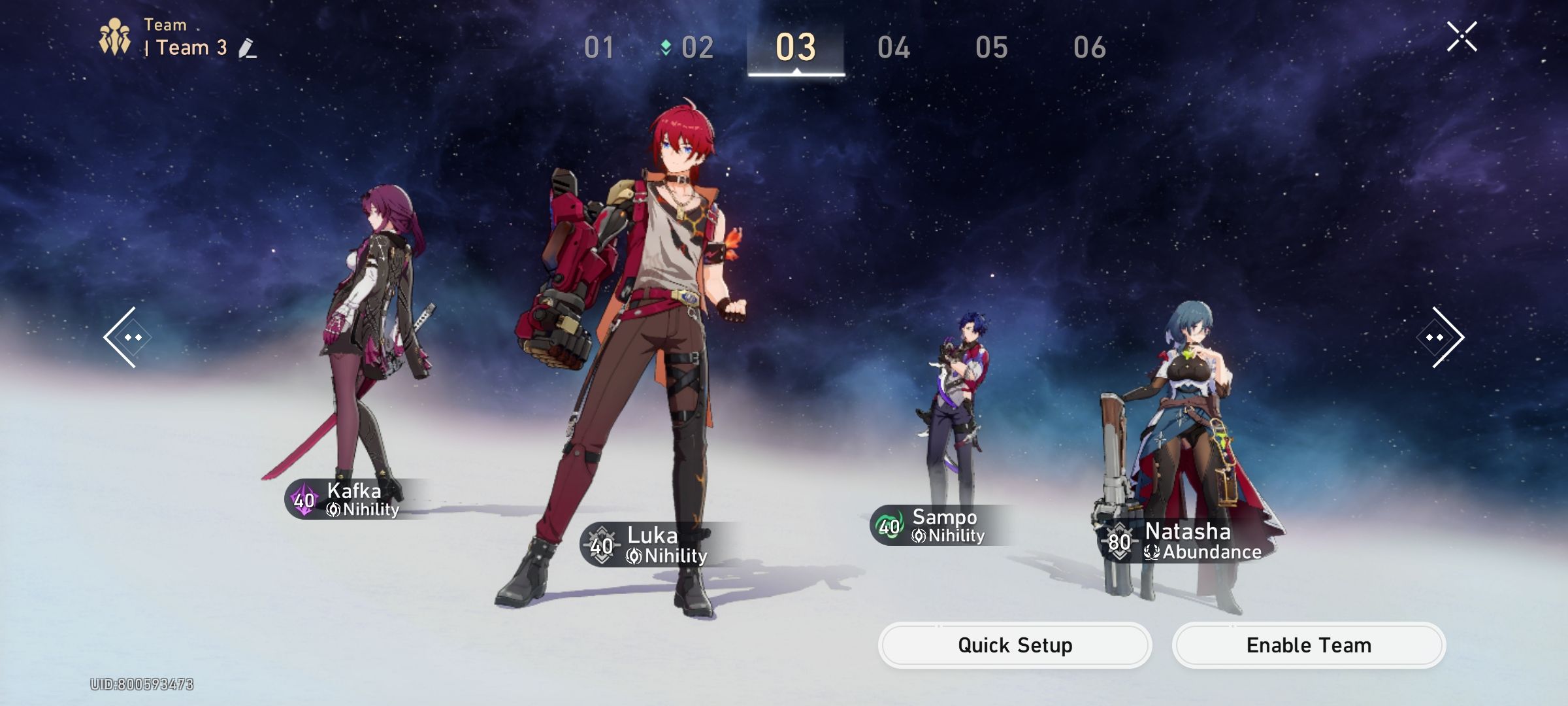
Task: Click the Quick Setup button
Action: pos(1015,645)
